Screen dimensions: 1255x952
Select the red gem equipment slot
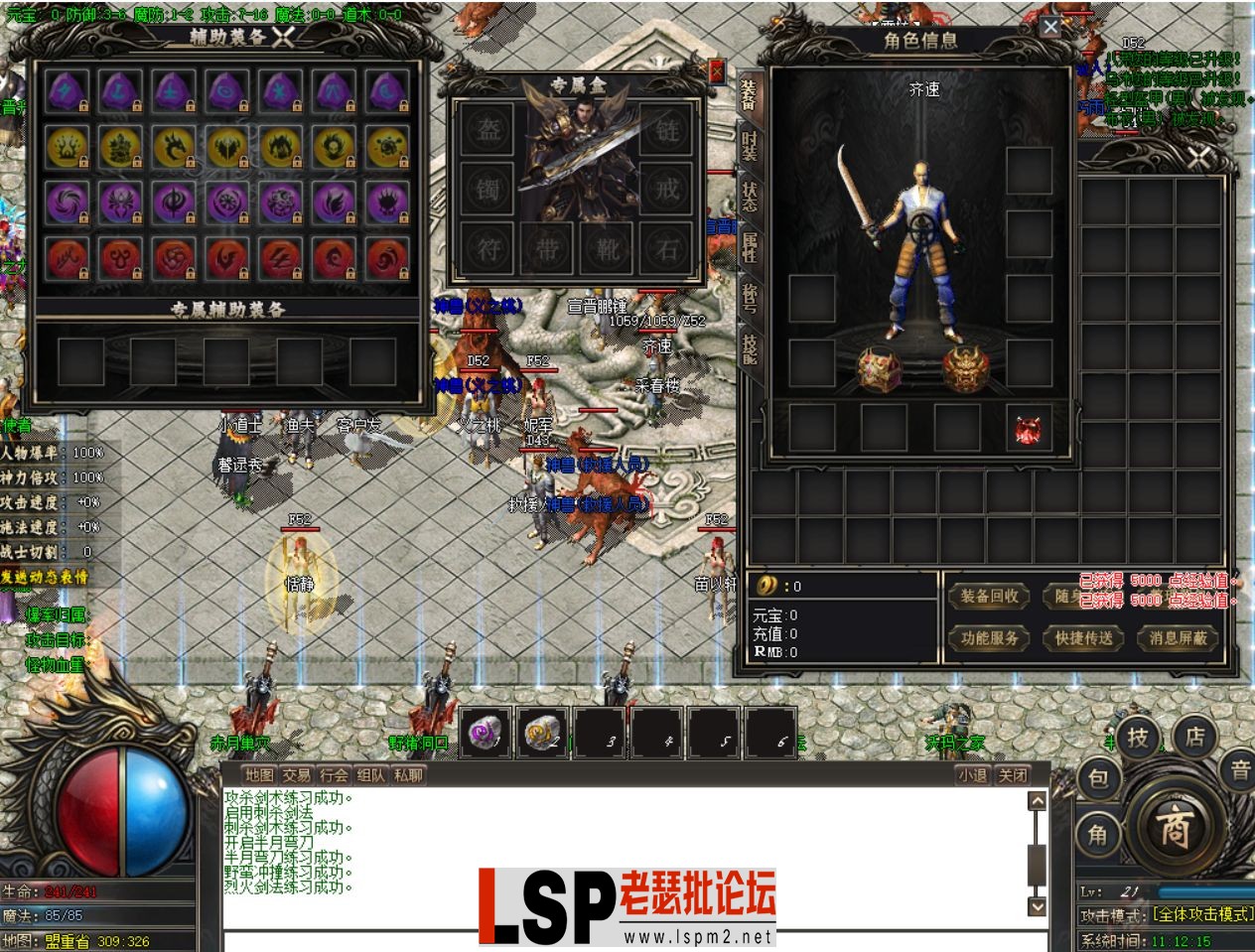[x=1028, y=430]
